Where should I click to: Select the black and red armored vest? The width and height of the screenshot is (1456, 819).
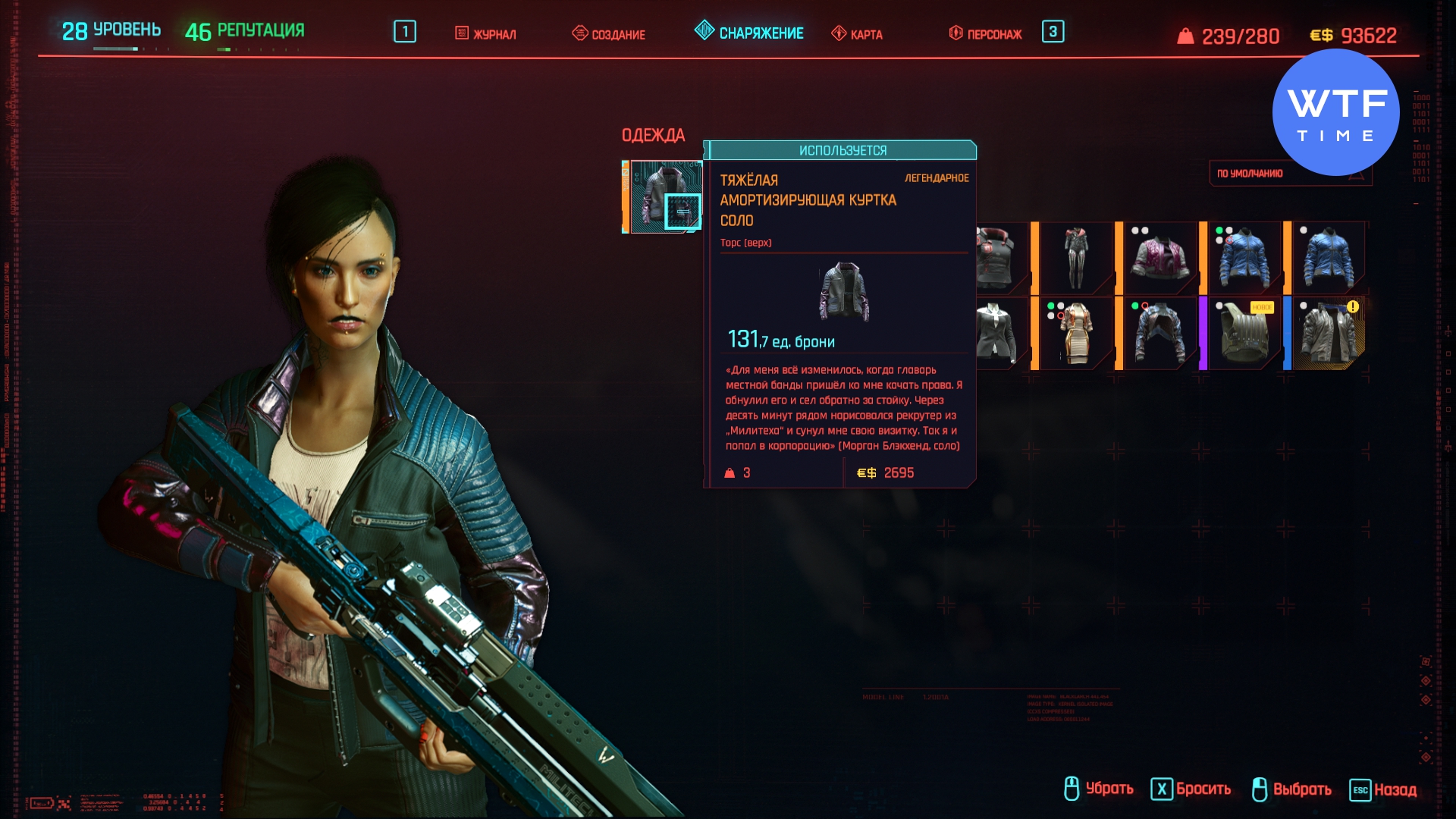[998, 258]
